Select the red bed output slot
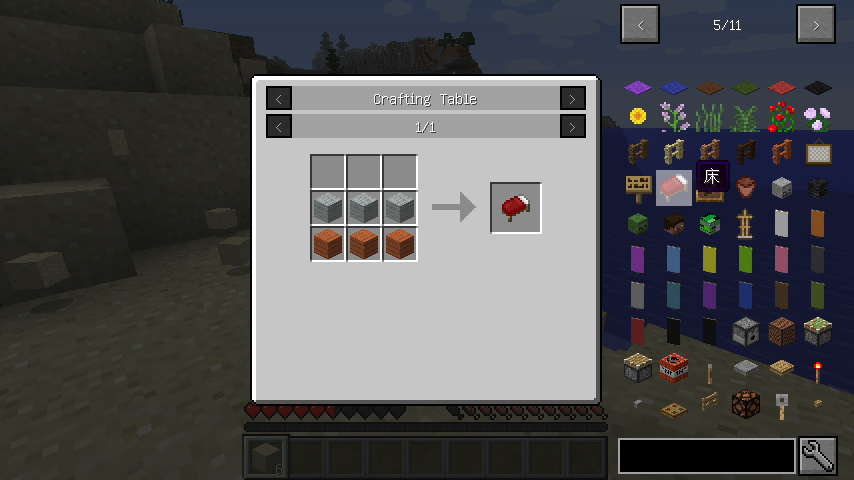 click(516, 208)
